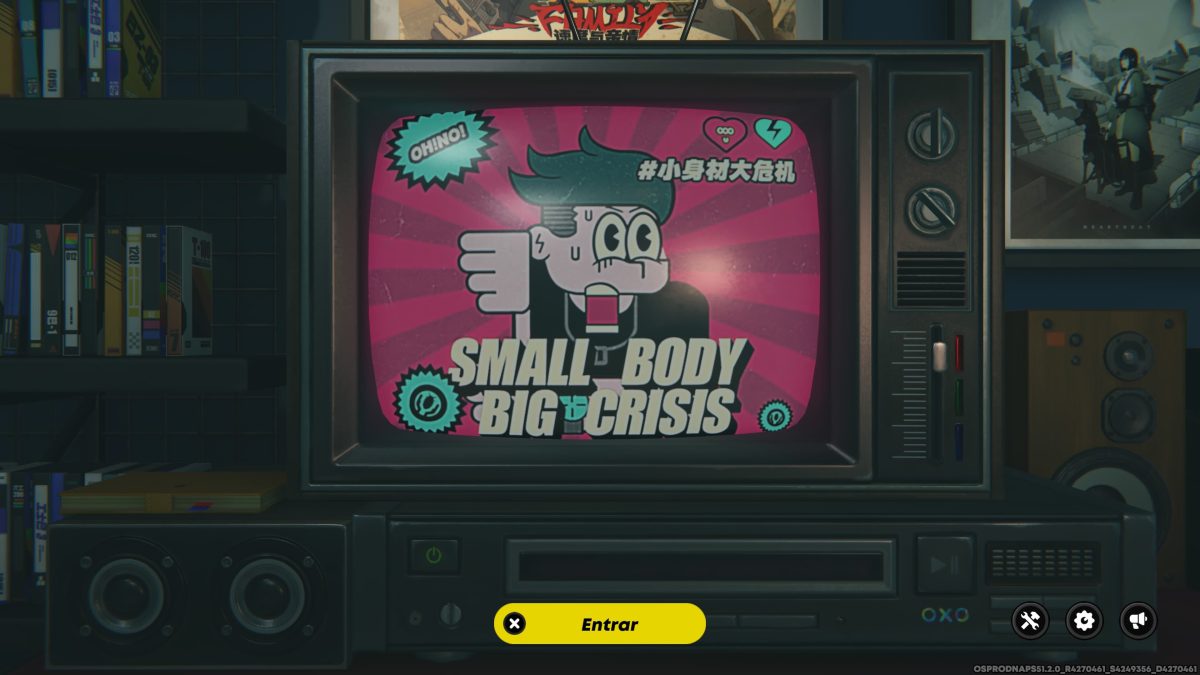1200x675 pixels.
Task: Open the wrench and hammer repair tool
Action: coord(1030,621)
